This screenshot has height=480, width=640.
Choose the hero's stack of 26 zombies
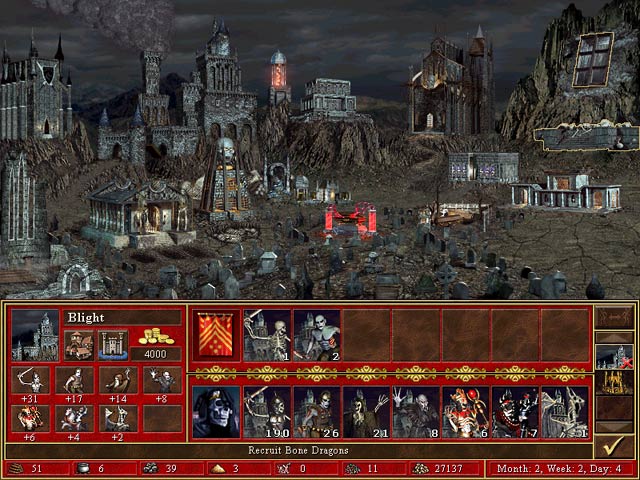tap(316, 412)
